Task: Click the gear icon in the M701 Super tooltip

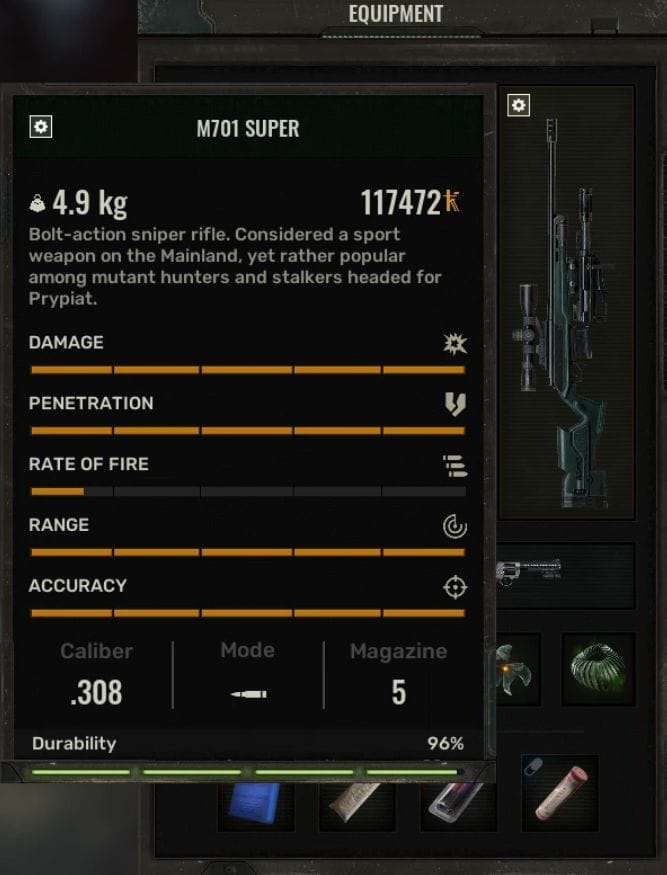Action: pyautogui.click(x=42, y=127)
